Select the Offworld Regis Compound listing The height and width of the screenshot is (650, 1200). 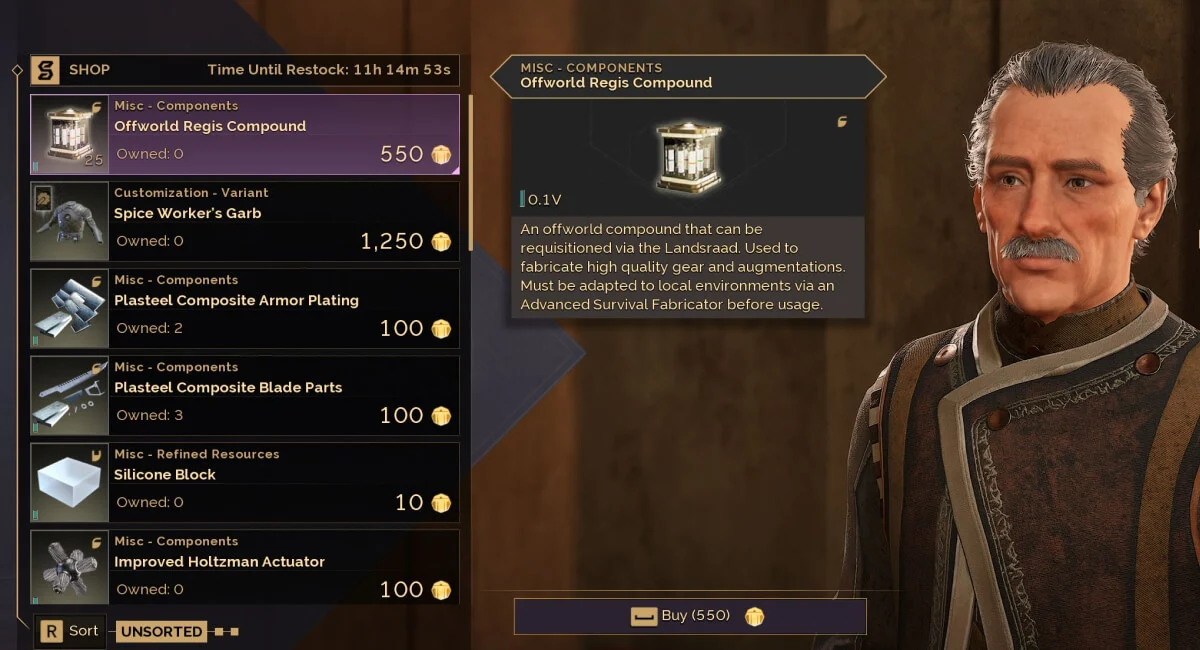[x=245, y=135]
